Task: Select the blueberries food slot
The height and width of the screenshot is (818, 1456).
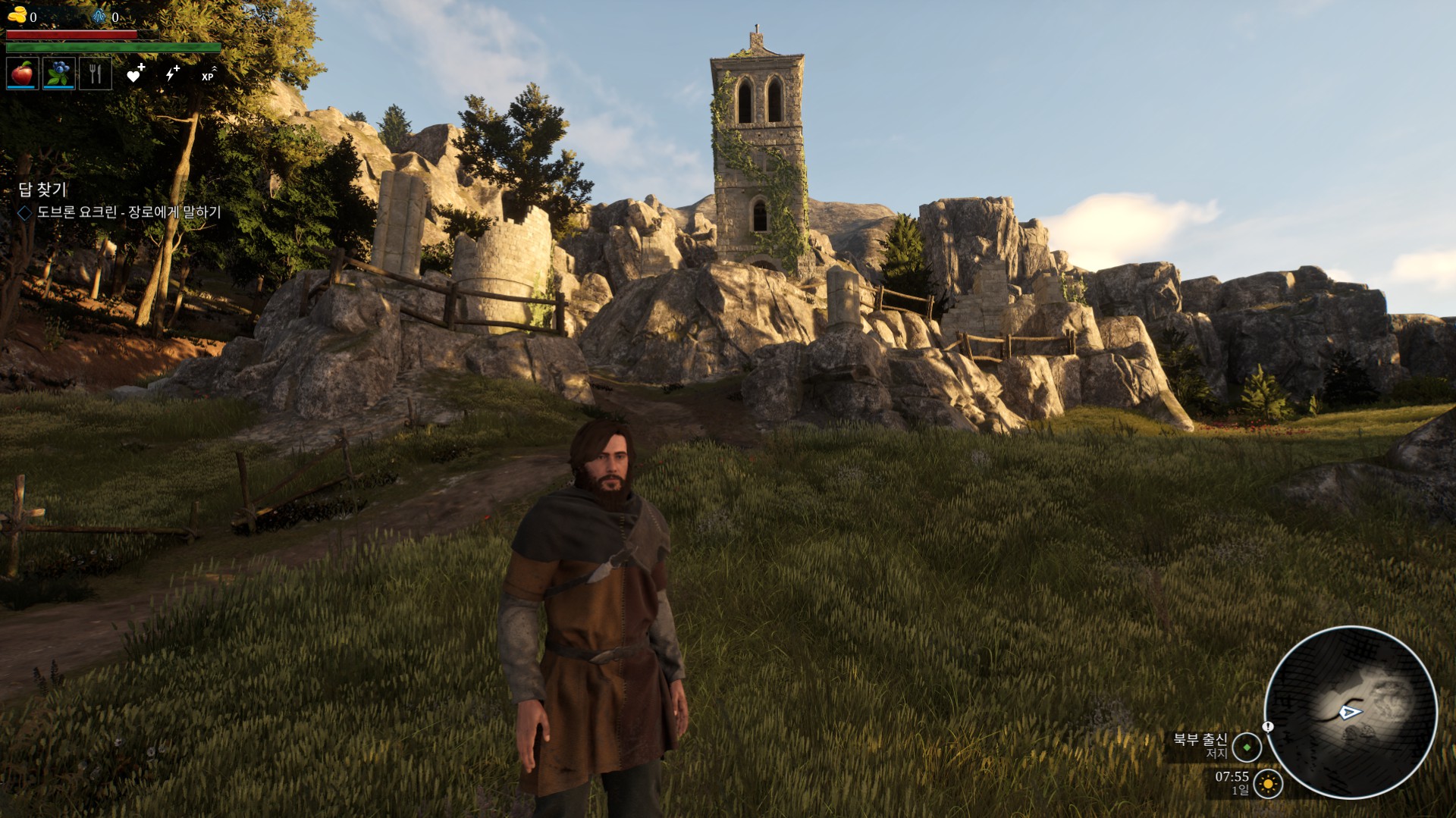Action: (x=58, y=74)
